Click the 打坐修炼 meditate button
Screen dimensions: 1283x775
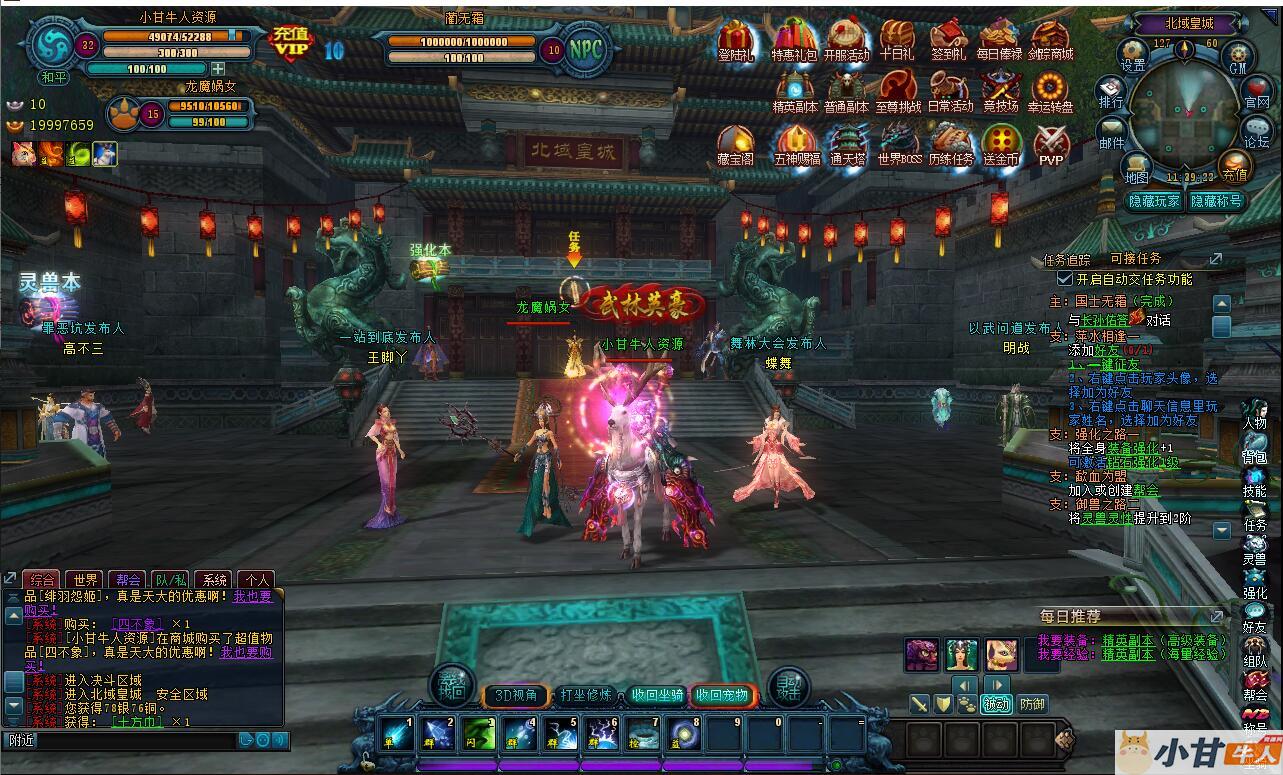(x=586, y=694)
